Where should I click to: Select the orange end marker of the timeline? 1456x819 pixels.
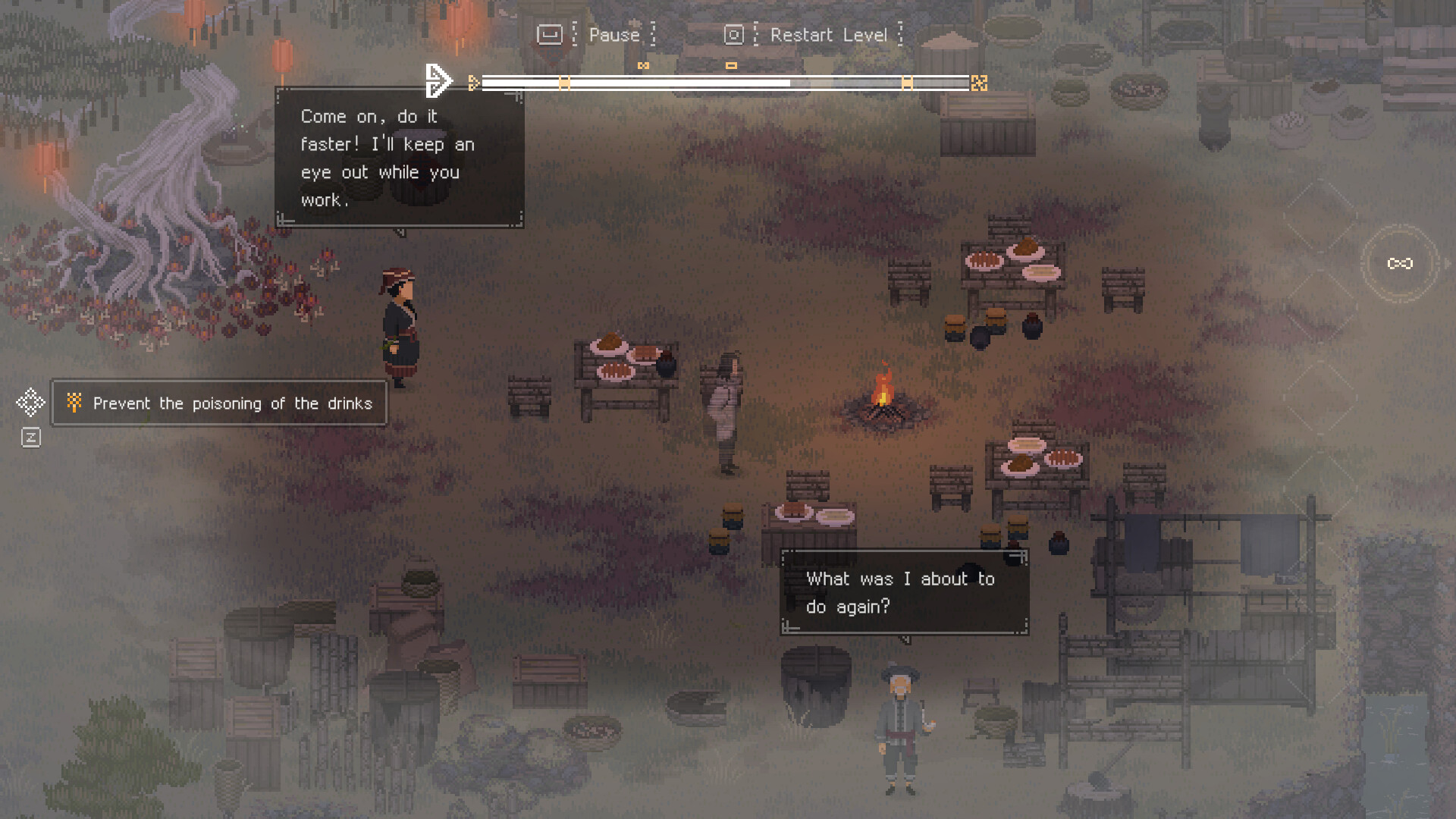[x=979, y=83]
